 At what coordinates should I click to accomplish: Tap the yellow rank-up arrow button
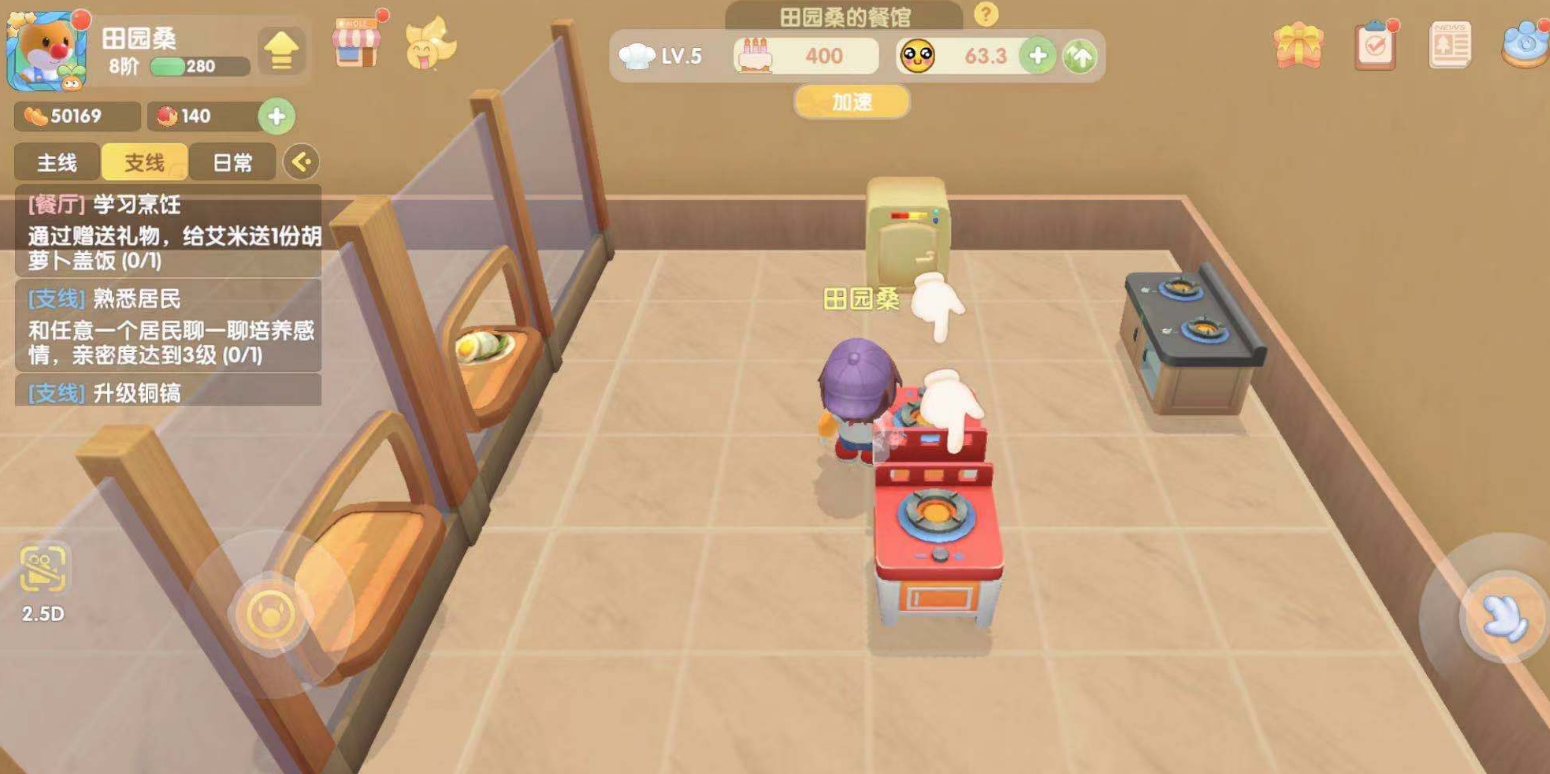tap(282, 51)
